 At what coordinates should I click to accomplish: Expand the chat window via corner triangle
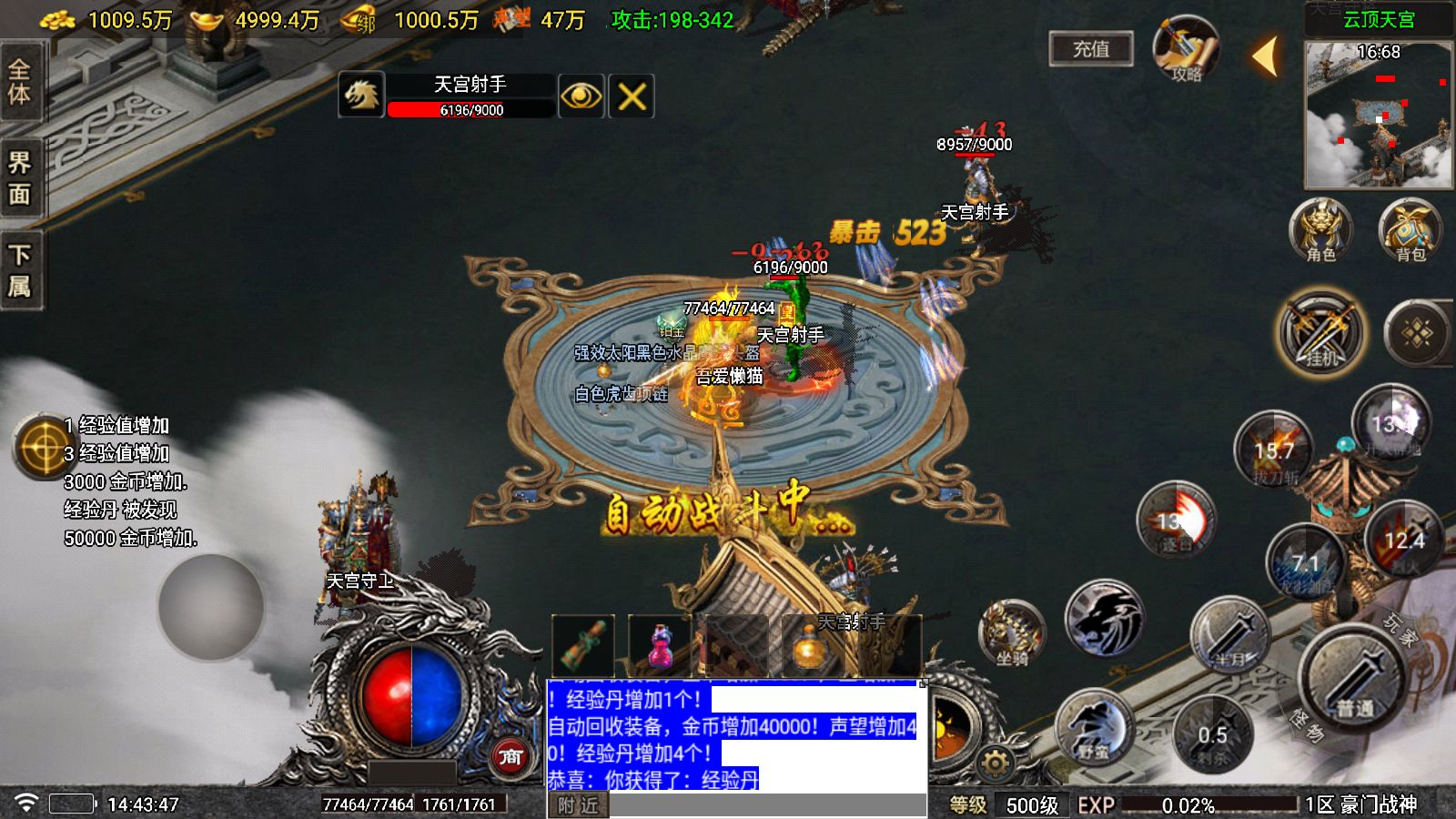[x=925, y=683]
